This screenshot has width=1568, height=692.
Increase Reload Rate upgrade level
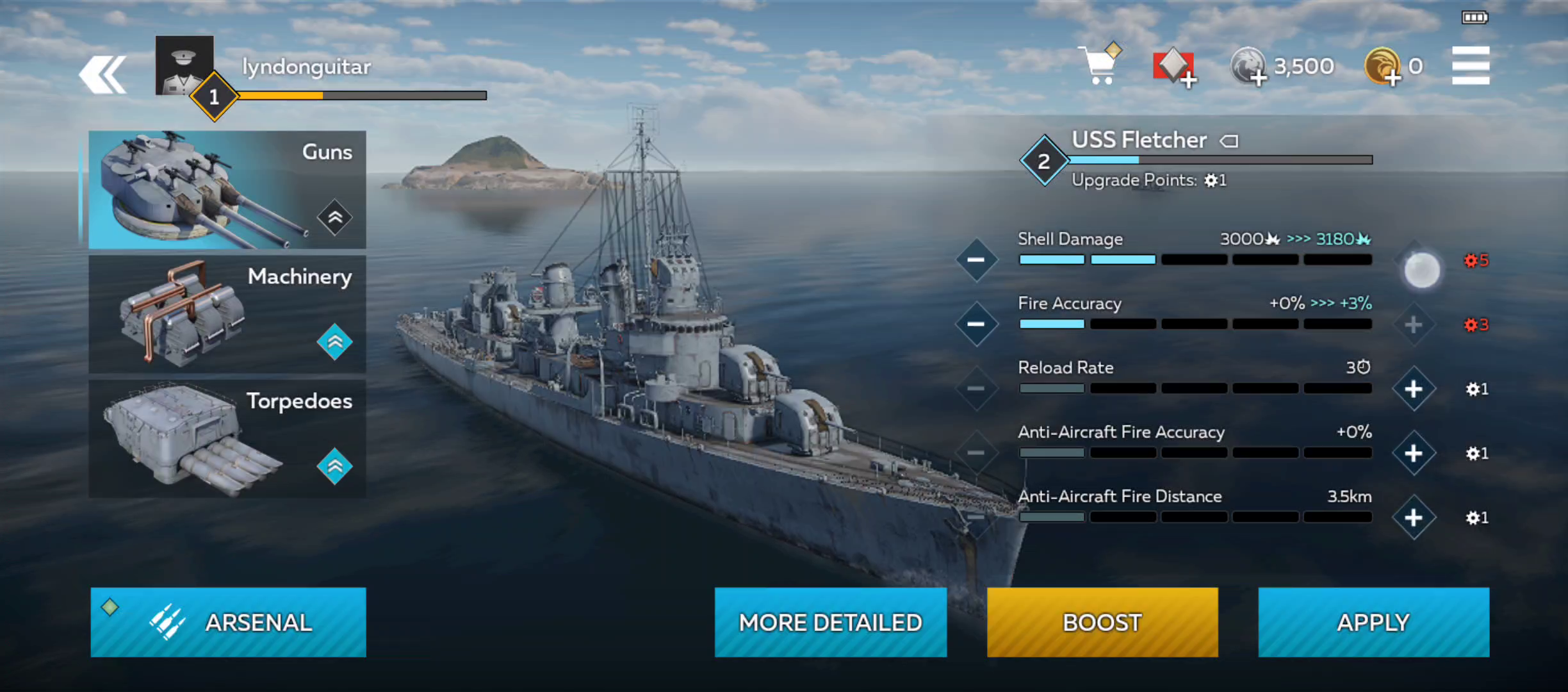(x=1414, y=389)
